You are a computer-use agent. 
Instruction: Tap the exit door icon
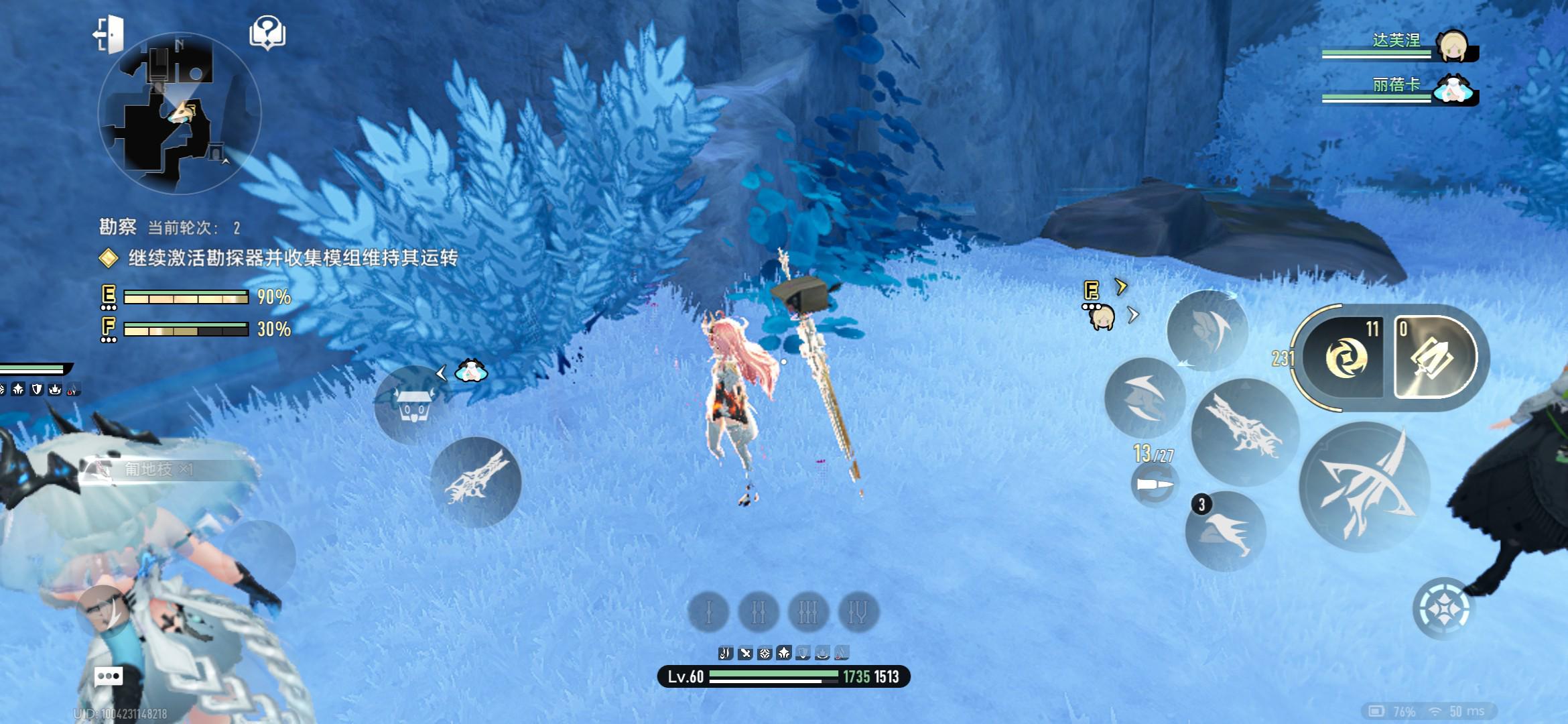[109, 34]
